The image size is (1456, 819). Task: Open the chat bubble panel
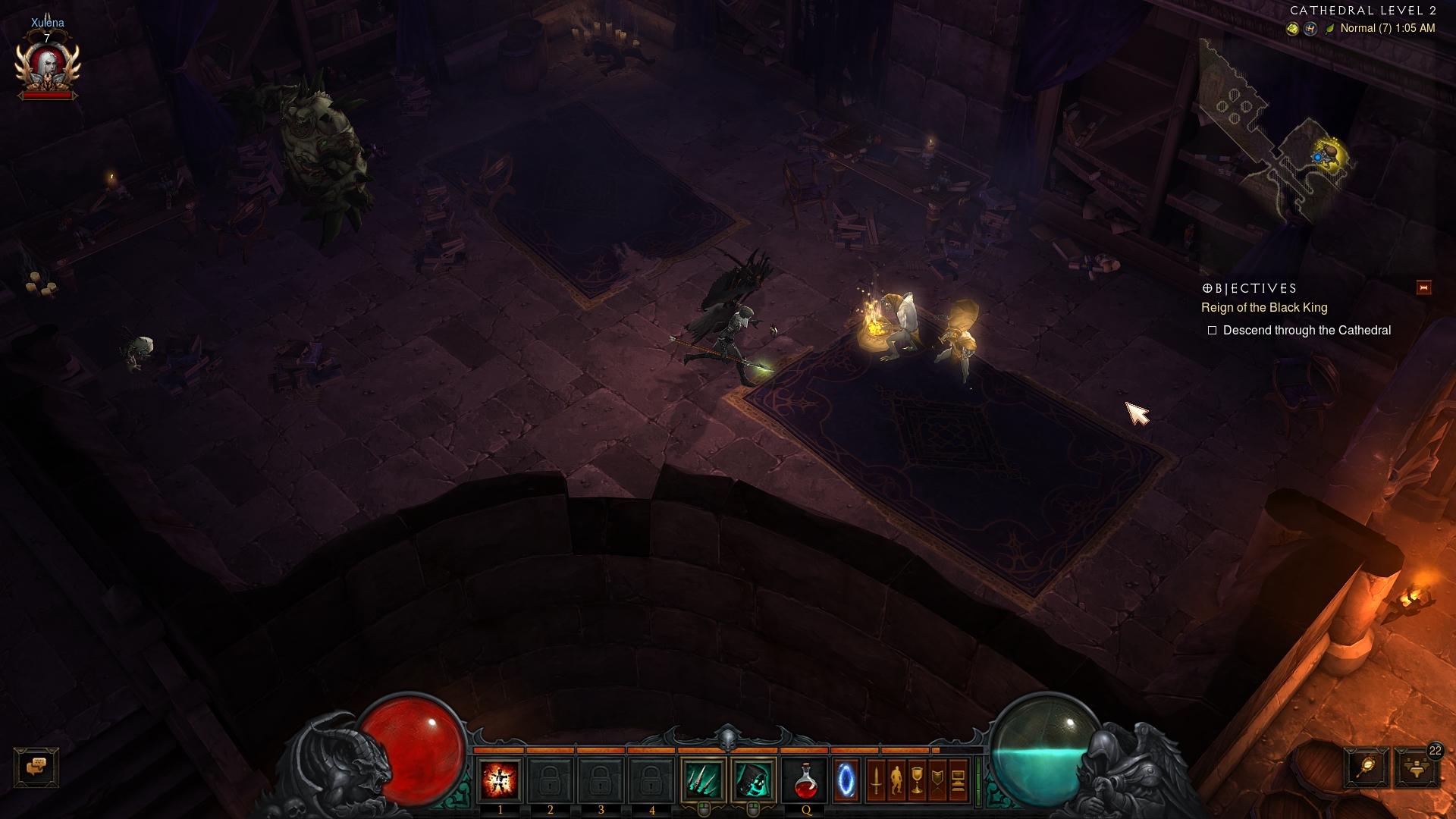tap(36, 767)
